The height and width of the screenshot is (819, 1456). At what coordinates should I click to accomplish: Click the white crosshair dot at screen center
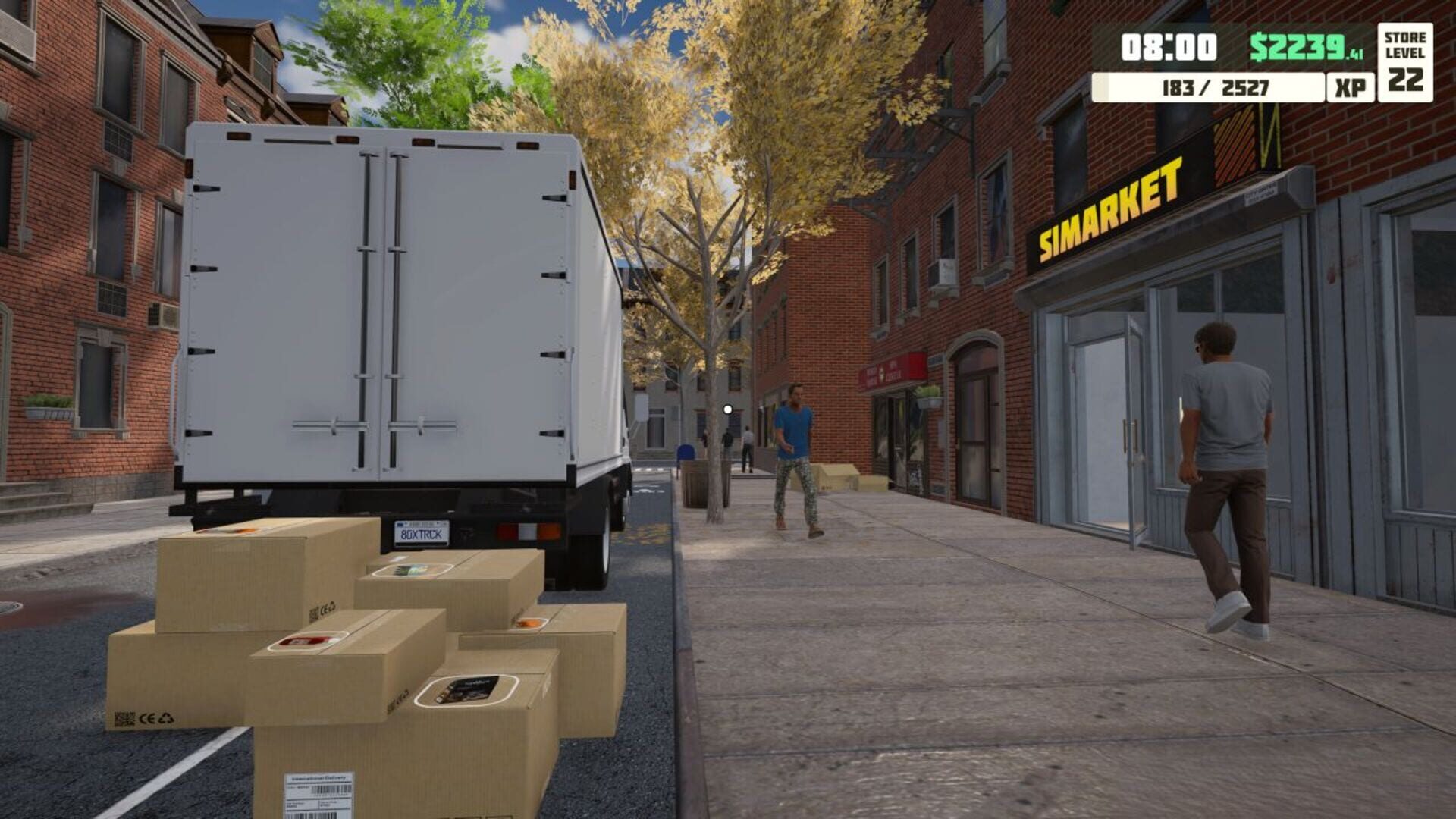click(728, 409)
